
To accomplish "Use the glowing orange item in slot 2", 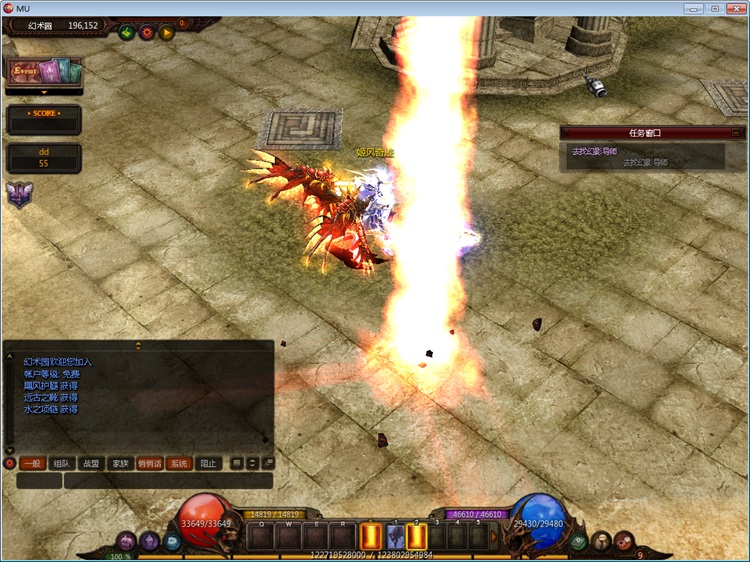I will tap(417, 537).
